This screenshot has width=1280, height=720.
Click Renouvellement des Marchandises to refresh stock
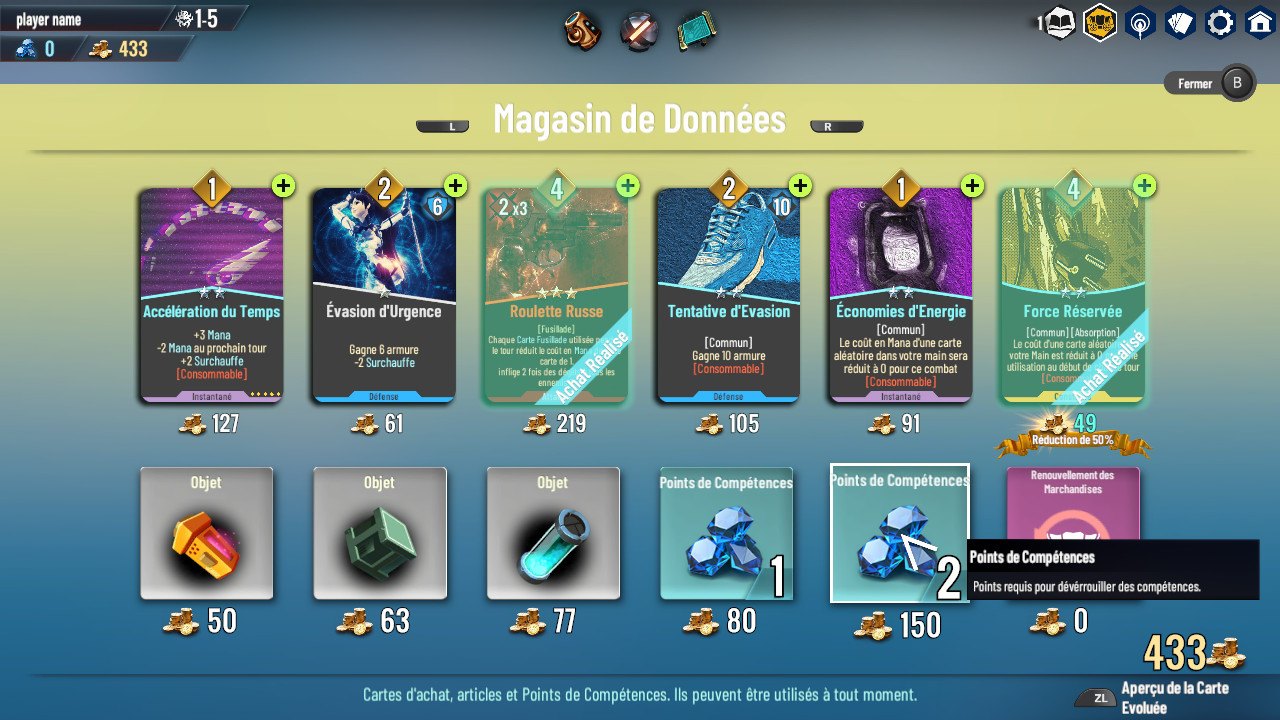pos(1072,500)
